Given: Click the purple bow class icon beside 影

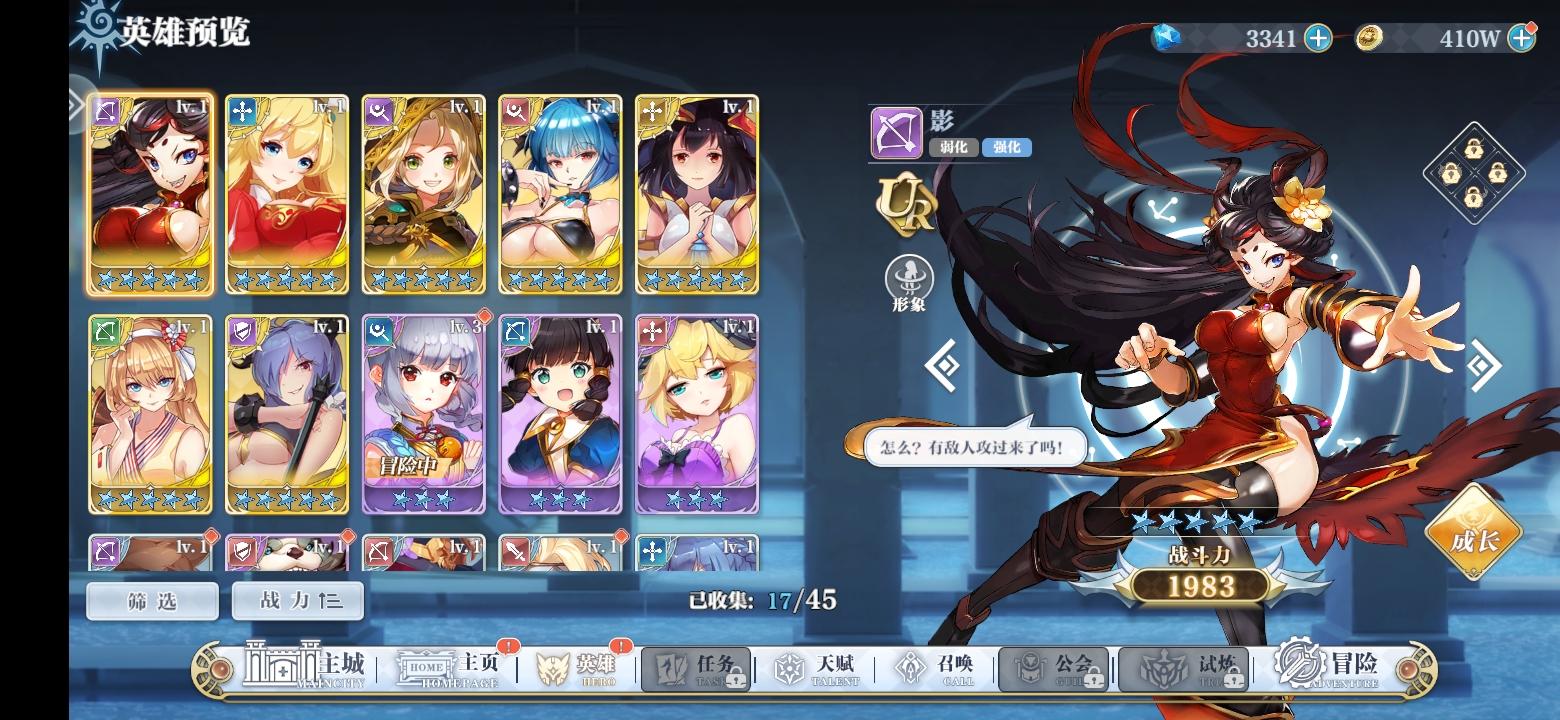Looking at the screenshot, I should click(895, 132).
